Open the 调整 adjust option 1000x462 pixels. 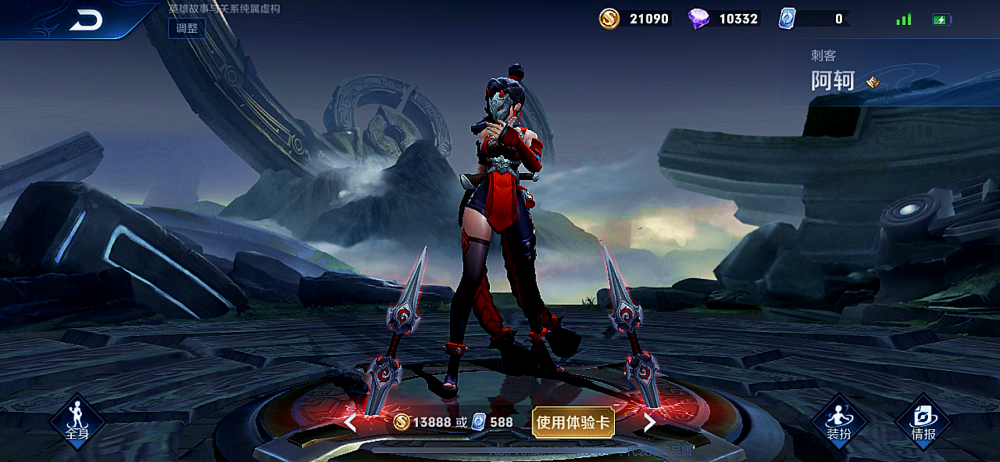coord(187,28)
